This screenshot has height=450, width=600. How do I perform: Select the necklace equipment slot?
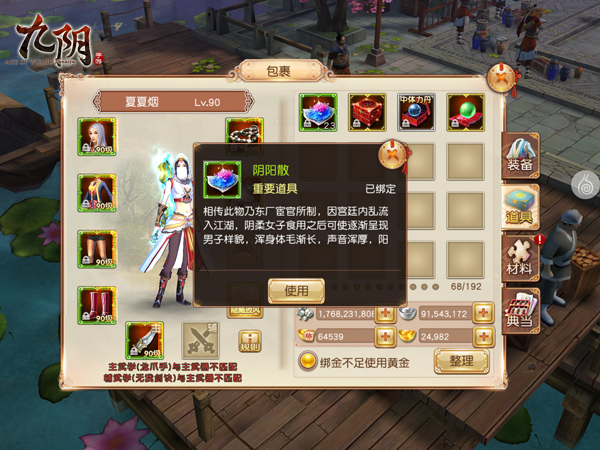pos(244,132)
